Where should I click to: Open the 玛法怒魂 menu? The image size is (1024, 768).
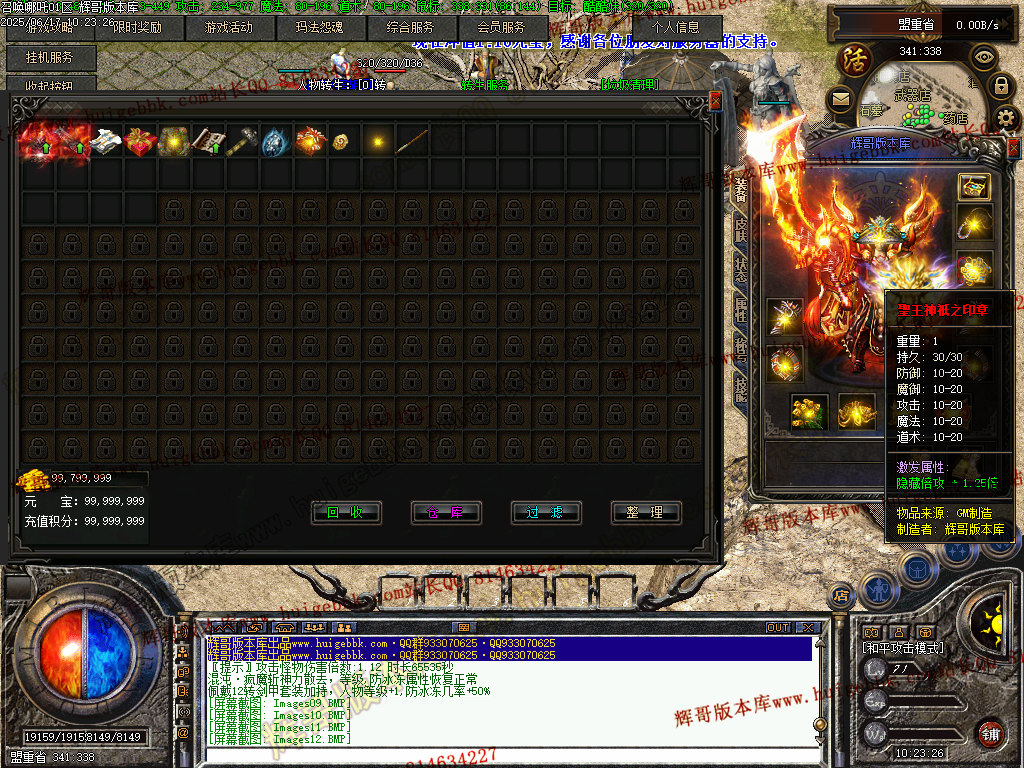click(320, 28)
